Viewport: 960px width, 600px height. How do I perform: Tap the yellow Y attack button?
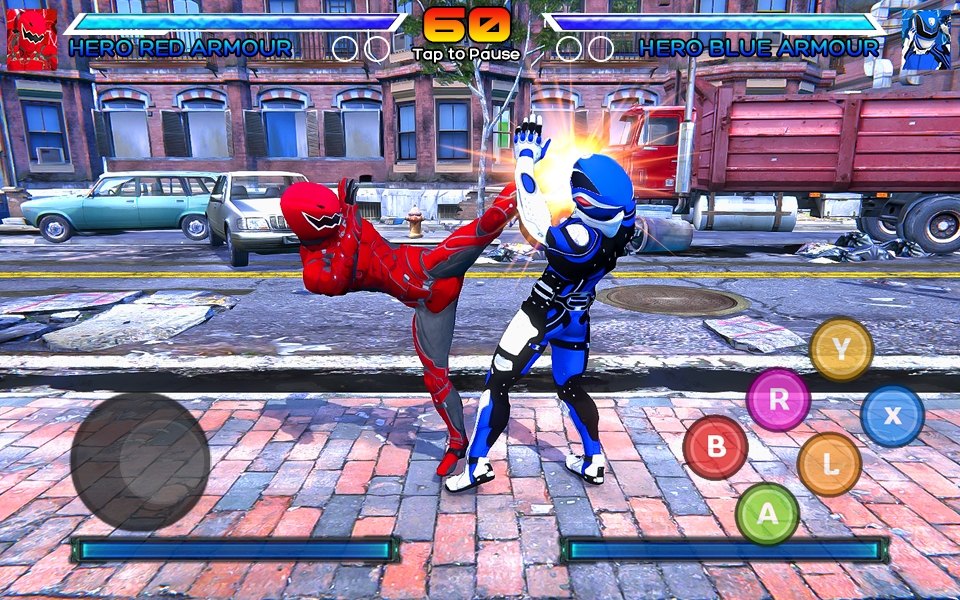pyautogui.click(x=841, y=349)
